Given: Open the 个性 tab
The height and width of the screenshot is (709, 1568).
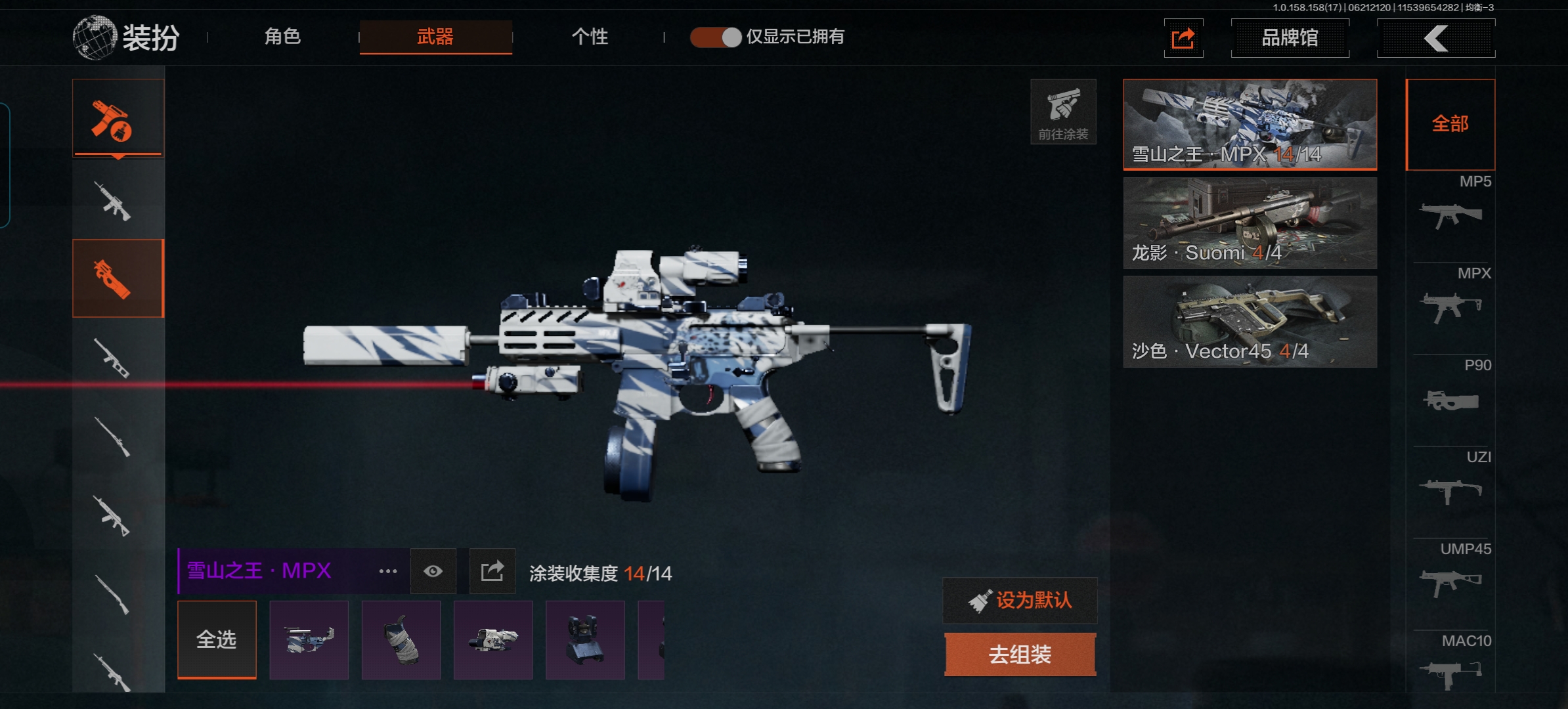Looking at the screenshot, I should tap(590, 37).
